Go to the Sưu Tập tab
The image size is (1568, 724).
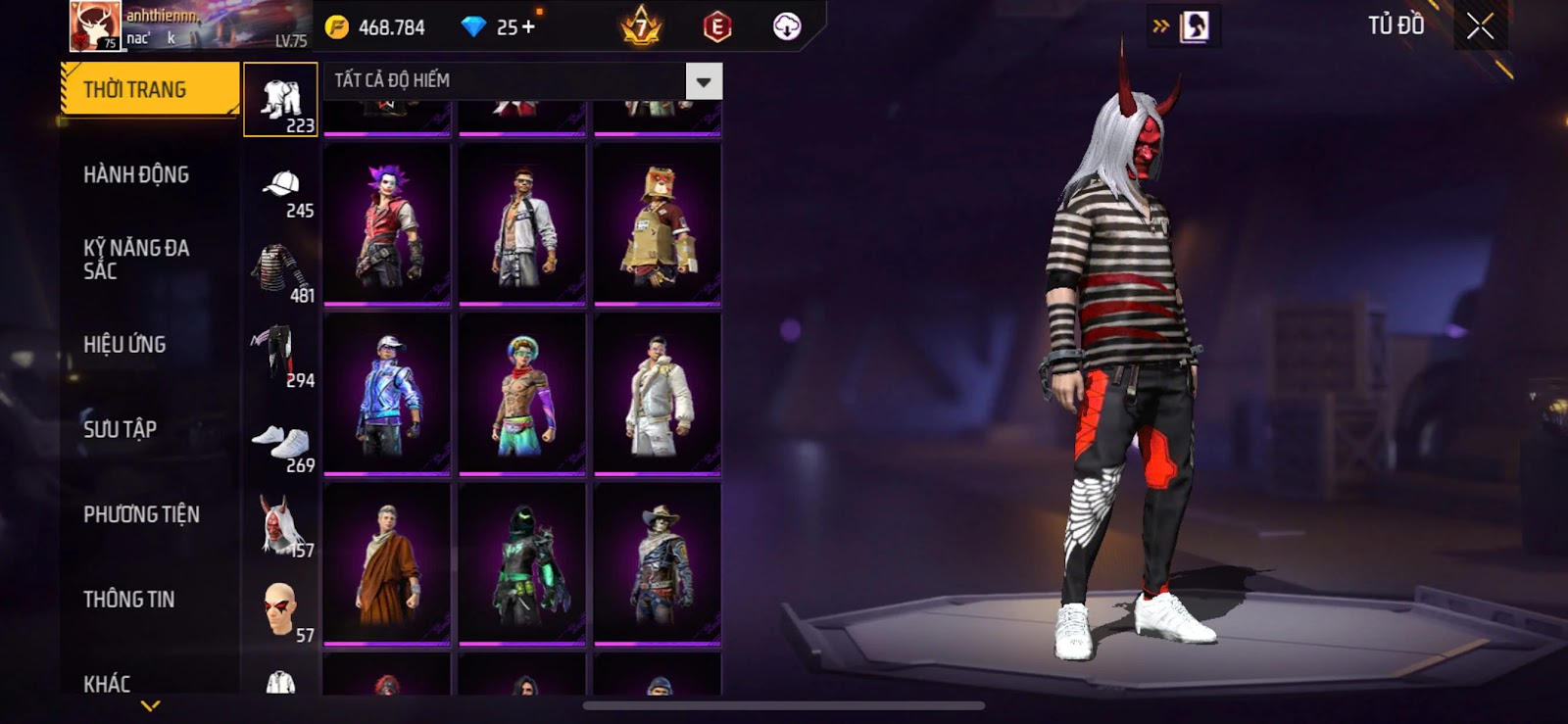[x=120, y=429]
